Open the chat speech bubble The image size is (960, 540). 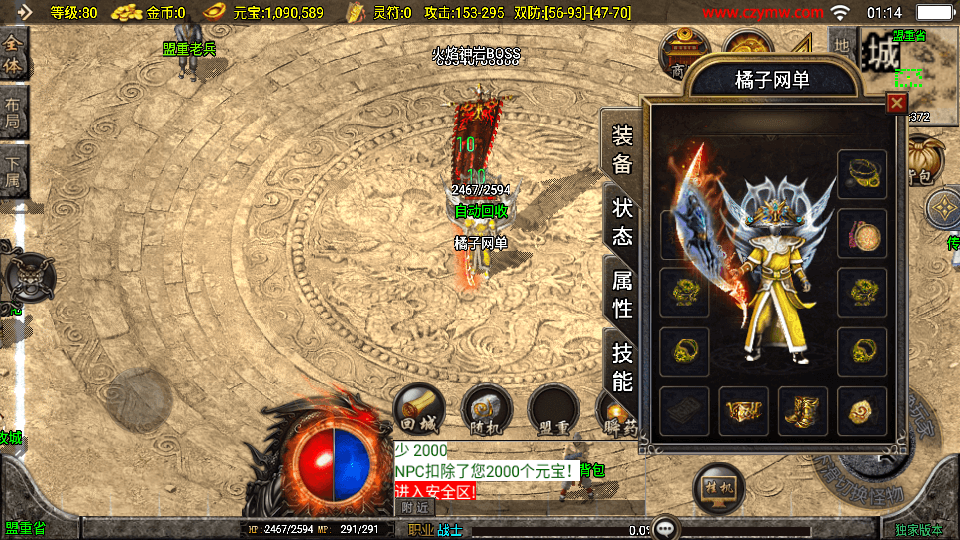[667, 529]
